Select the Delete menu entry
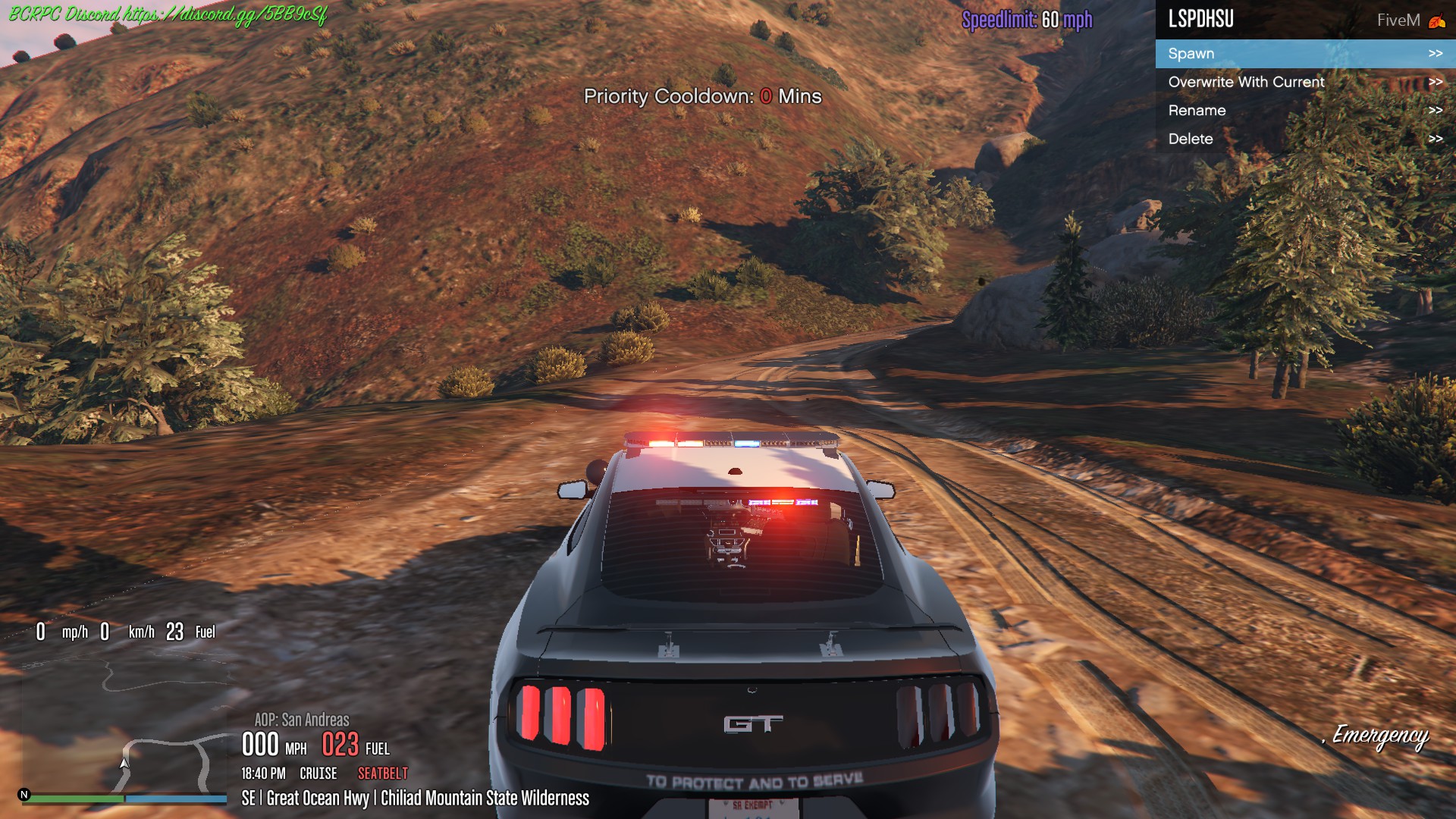Viewport: 1456px width, 819px height. (x=1304, y=139)
